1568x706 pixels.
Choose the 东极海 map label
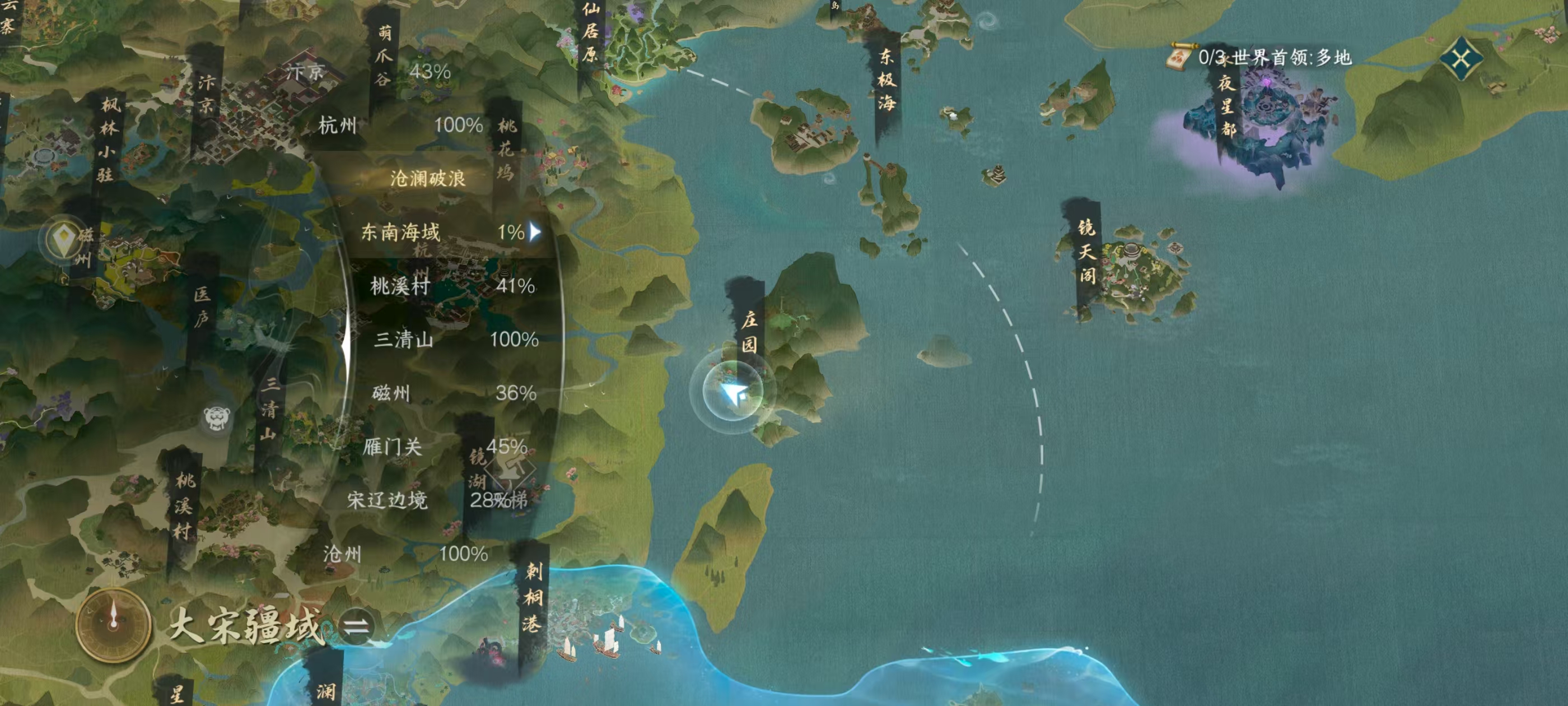coord(886,79)
